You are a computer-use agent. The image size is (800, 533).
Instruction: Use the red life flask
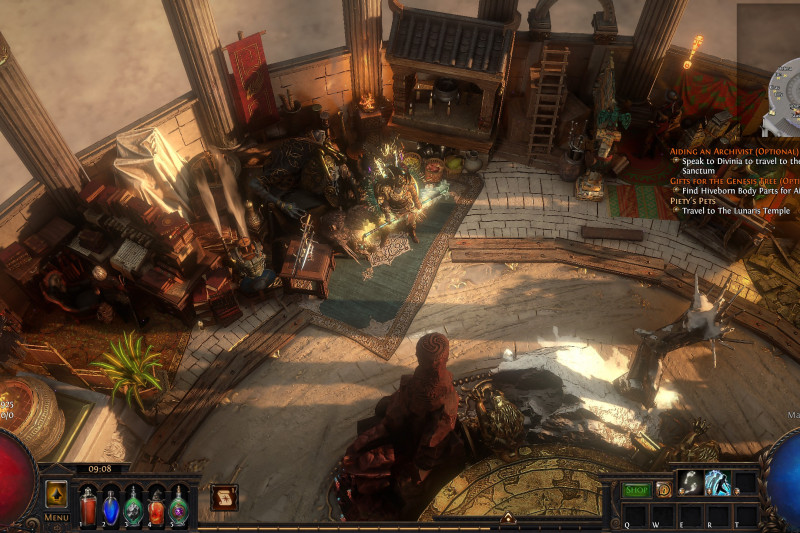[88, 506]
